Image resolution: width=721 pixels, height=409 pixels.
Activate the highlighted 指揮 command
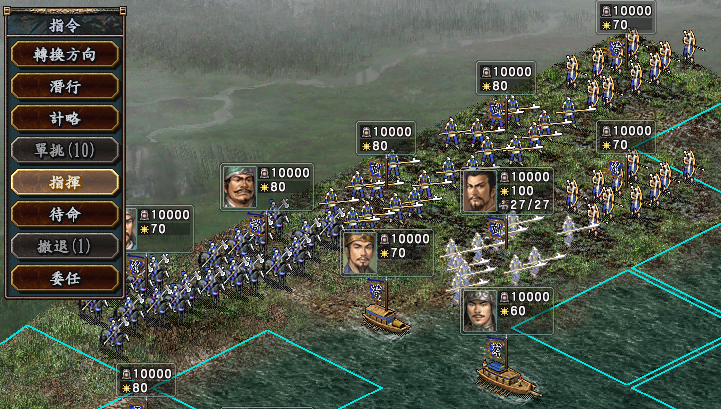point(64,182)
